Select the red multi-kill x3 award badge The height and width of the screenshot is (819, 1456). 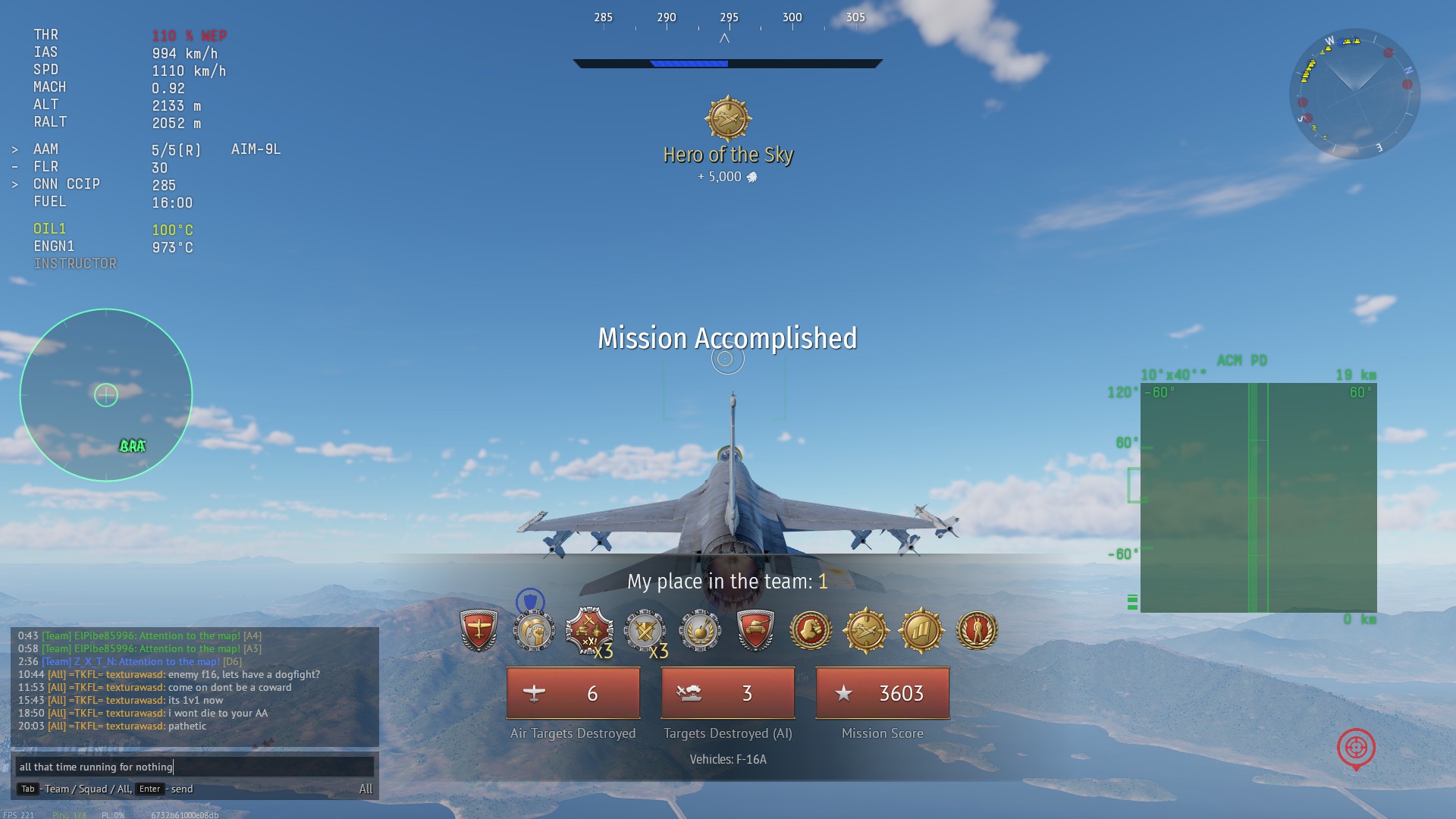(x=589, y=631)
